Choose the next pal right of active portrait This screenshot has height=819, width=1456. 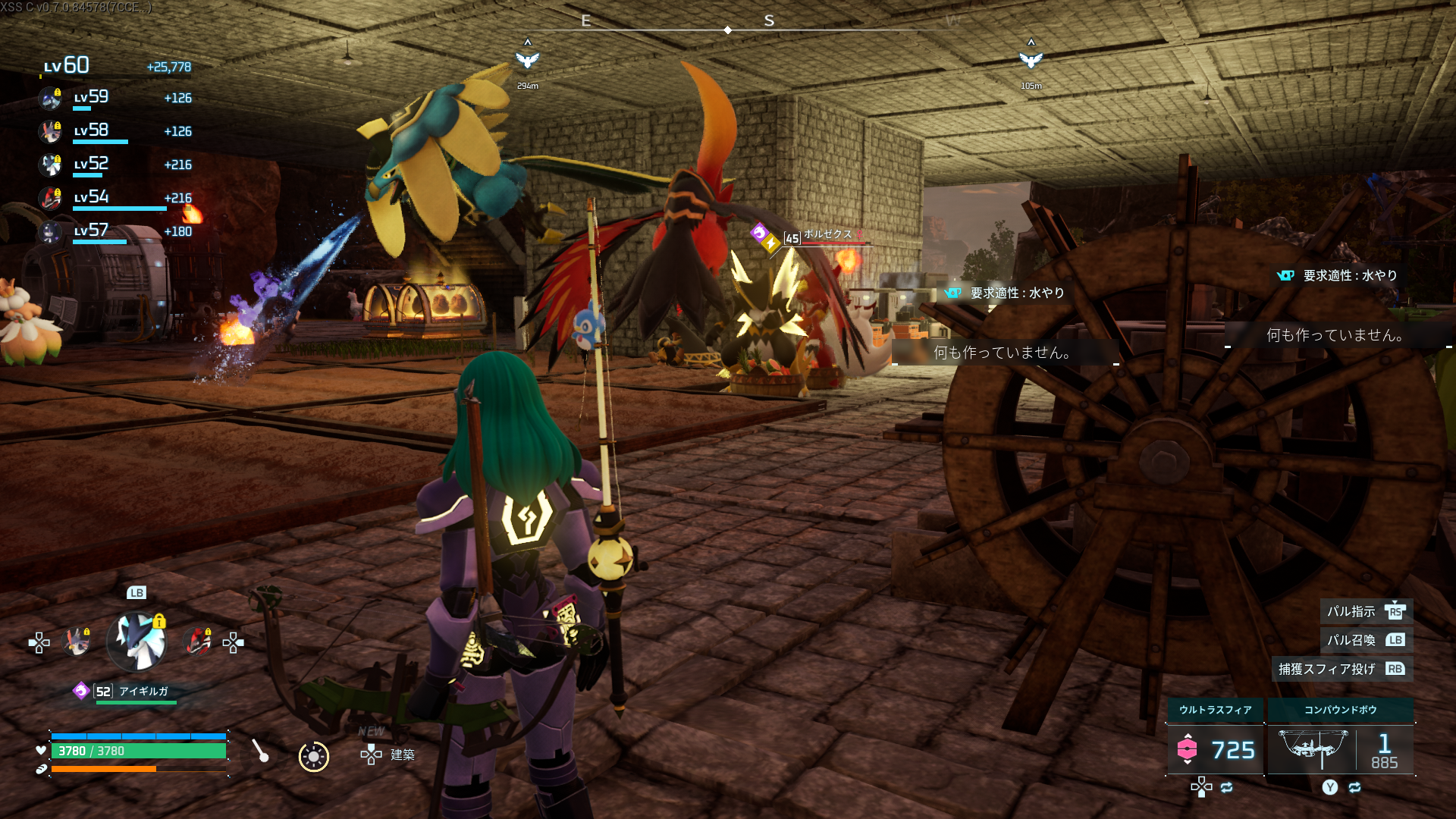pos(198,642)
